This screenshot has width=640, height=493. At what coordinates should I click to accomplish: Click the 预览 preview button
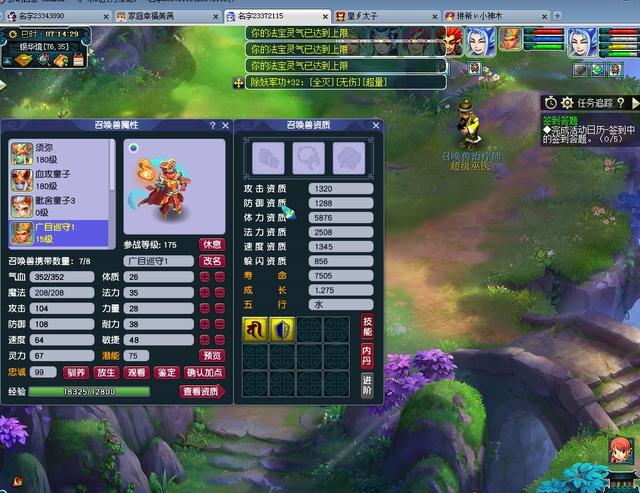(x=212, y=356)
